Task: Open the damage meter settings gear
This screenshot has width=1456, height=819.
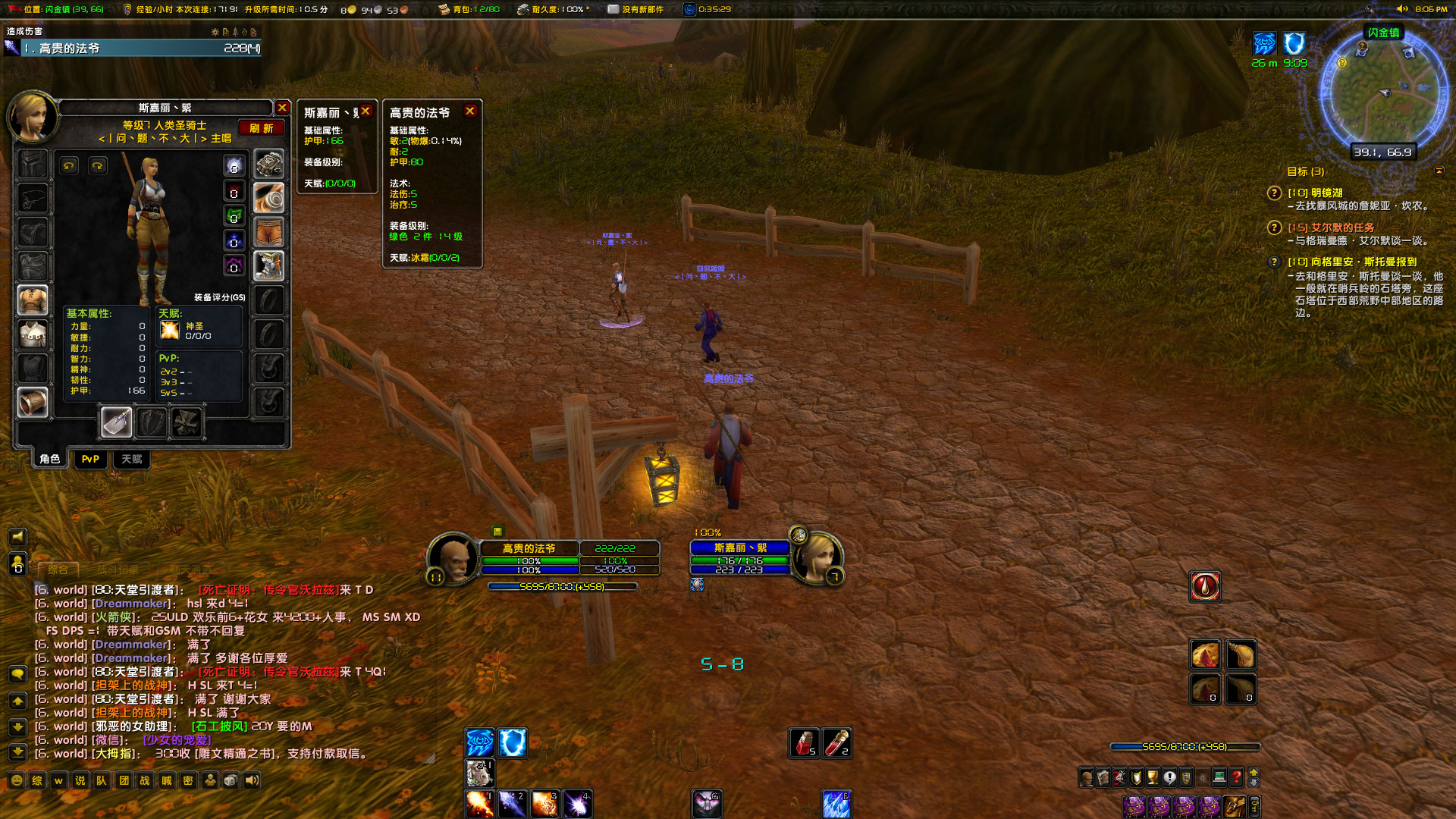Action: pyautogui.click(x=215, y=32)
